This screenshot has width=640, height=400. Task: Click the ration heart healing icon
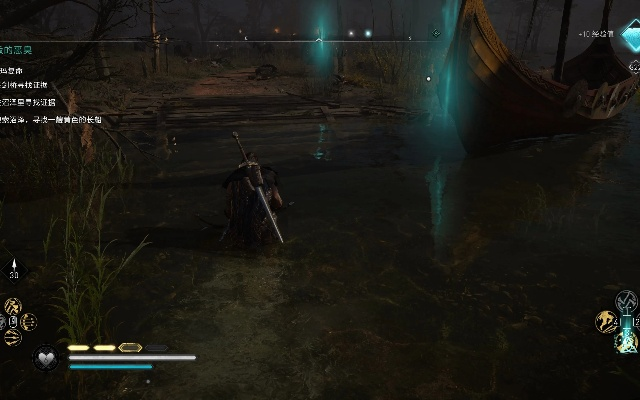[45, 356]
